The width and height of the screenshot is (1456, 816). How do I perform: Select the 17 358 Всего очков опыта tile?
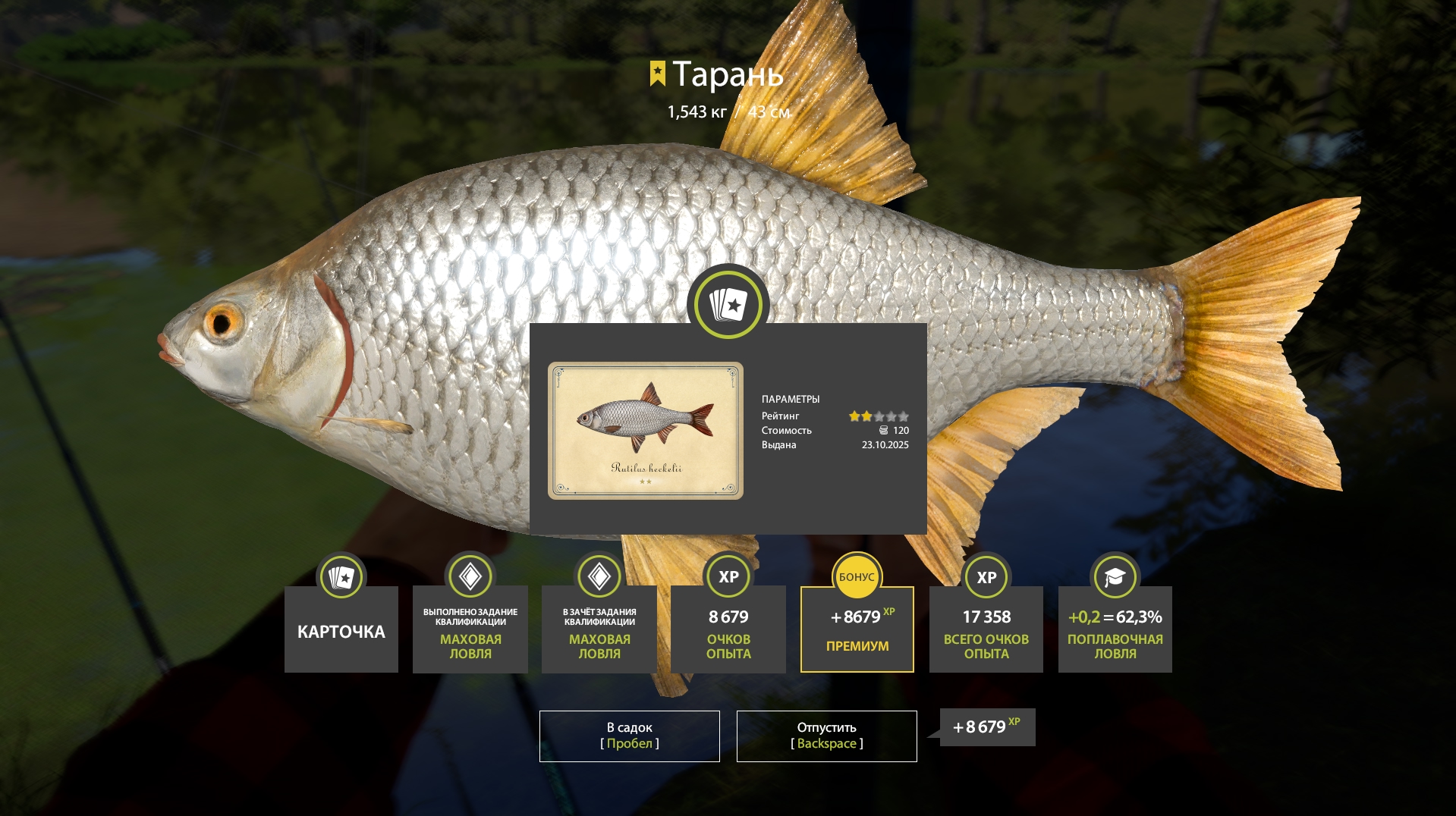click(x=986, y=629)
